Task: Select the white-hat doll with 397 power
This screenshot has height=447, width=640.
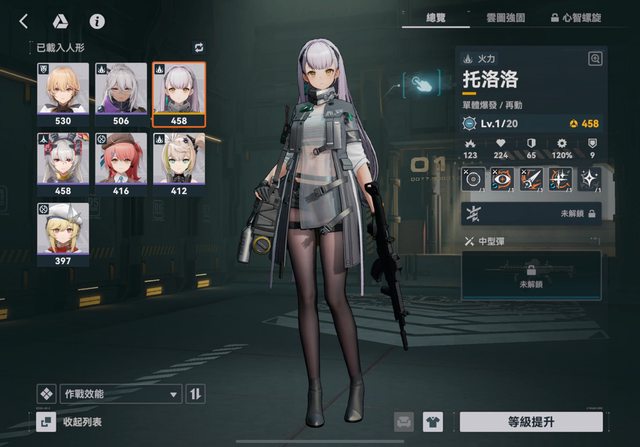Action: coord(63,233)
